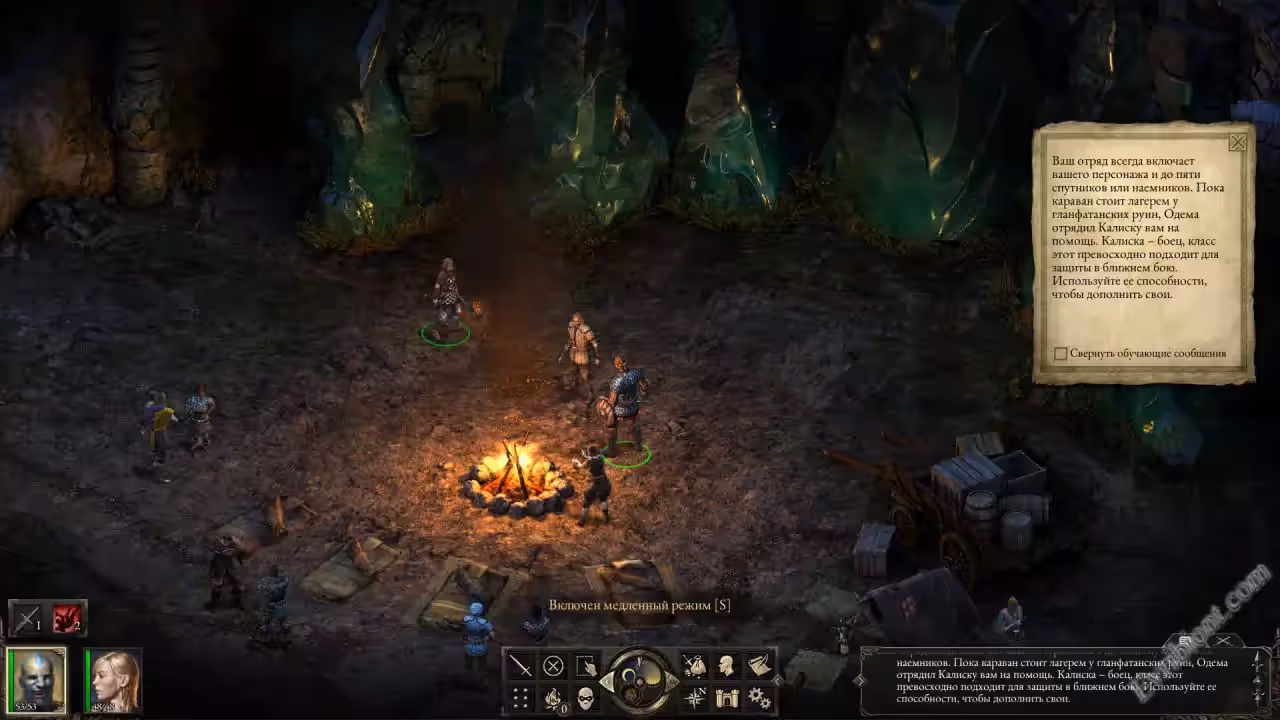Viewport: 1280px width, 720px height.
Task: Choose weapon set 1 sword slot
Action: (x=27, y=618)
